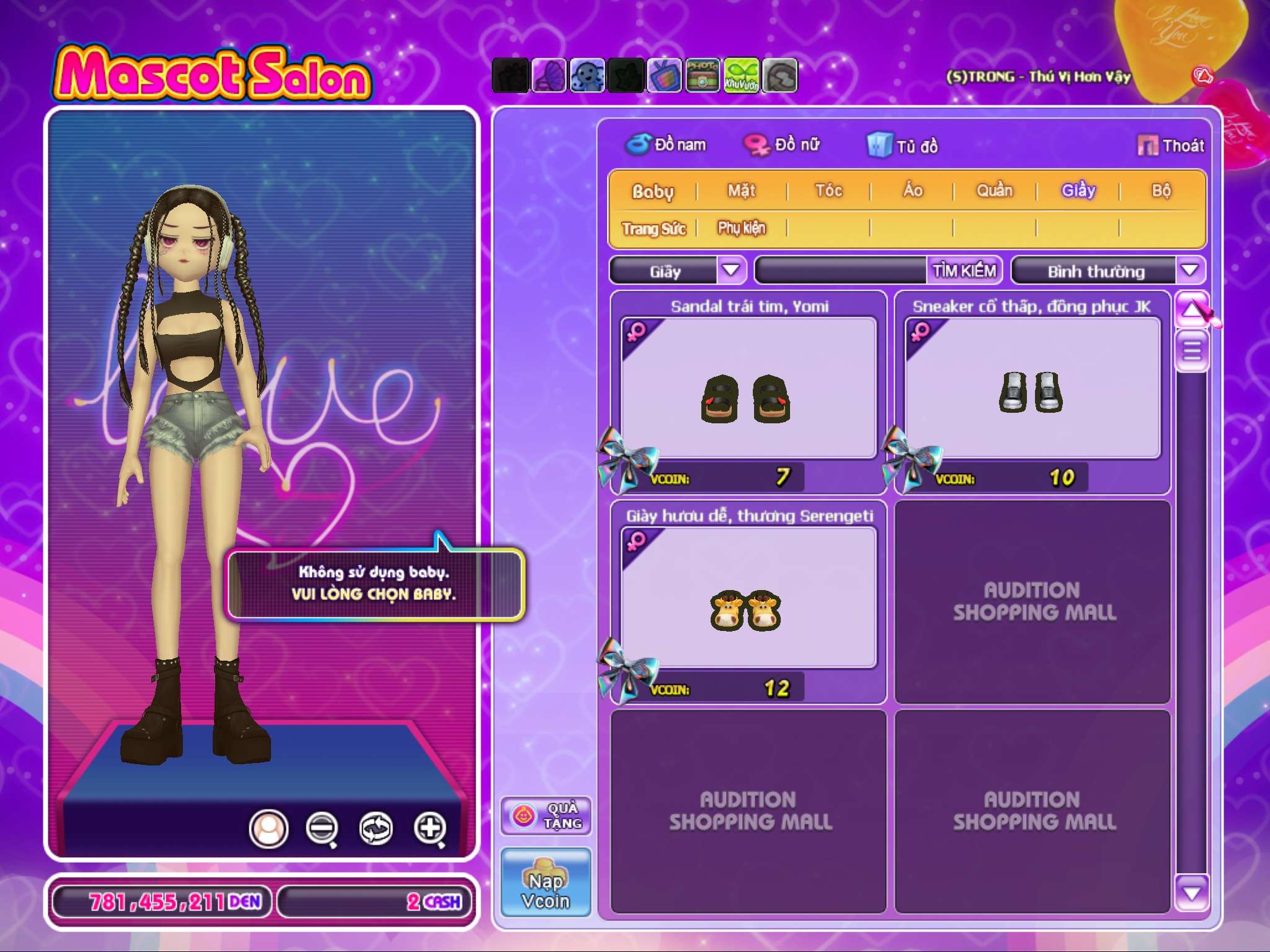Screen dimensions: 1270x952
Task: Pick the Giày hươu dễ thương Serengeti
Action: (748, 599)
